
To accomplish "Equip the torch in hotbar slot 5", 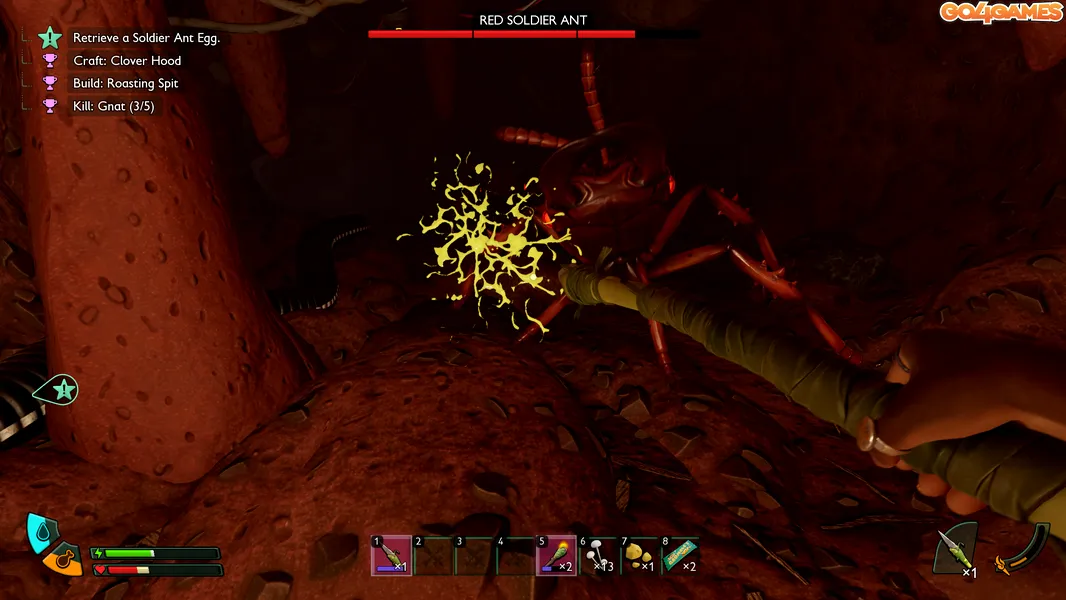I will pos(556,556).
